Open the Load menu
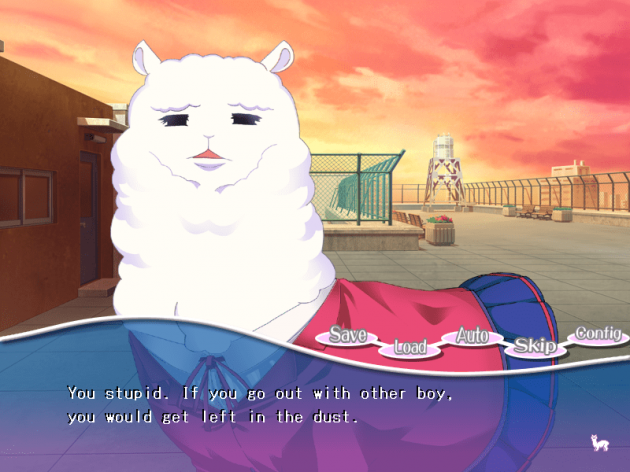The width and height of the screenshot is (630, 472). (x=410, y=347)
